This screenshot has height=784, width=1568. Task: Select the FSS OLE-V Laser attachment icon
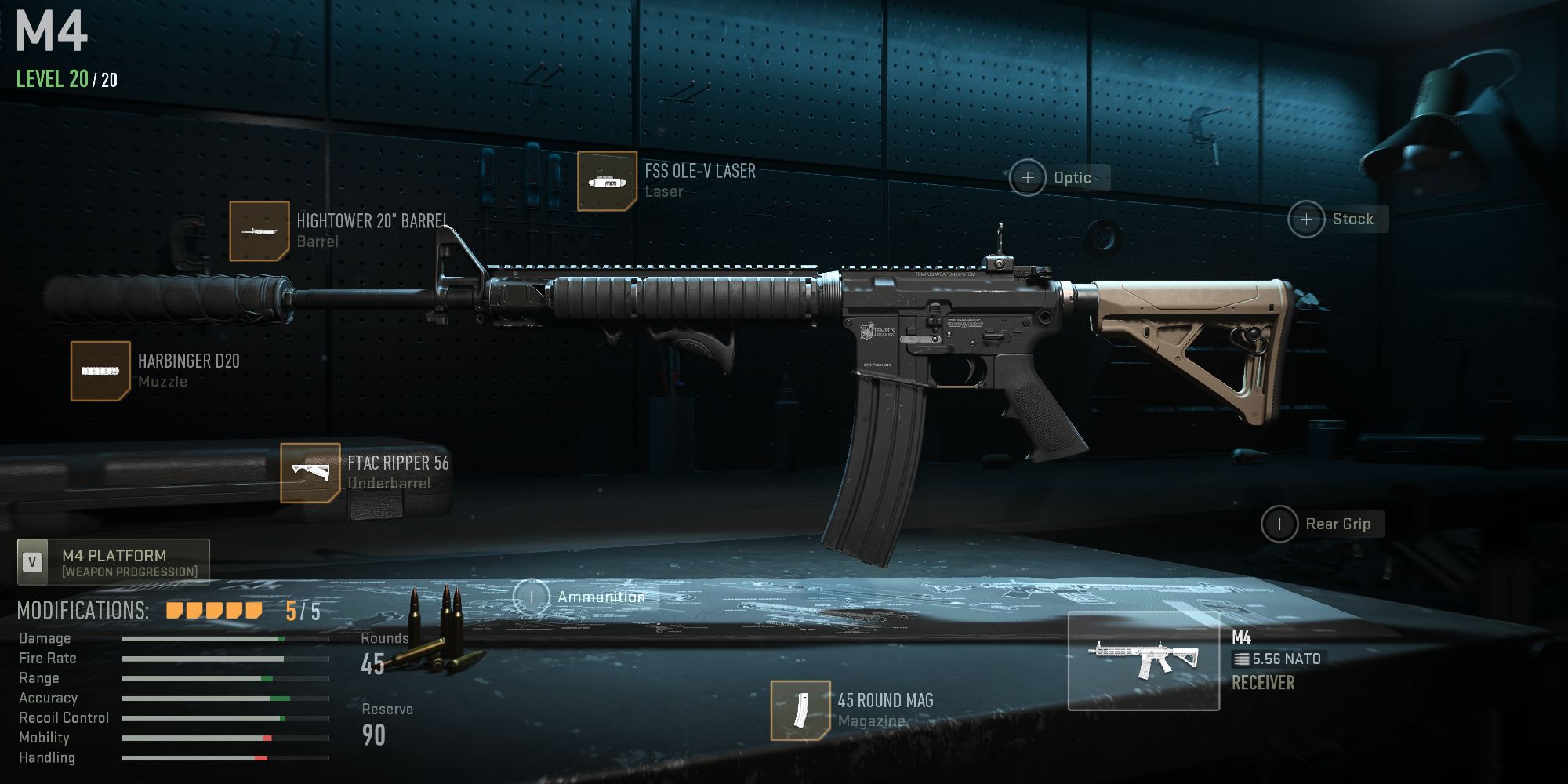click(x=608, y=180)
